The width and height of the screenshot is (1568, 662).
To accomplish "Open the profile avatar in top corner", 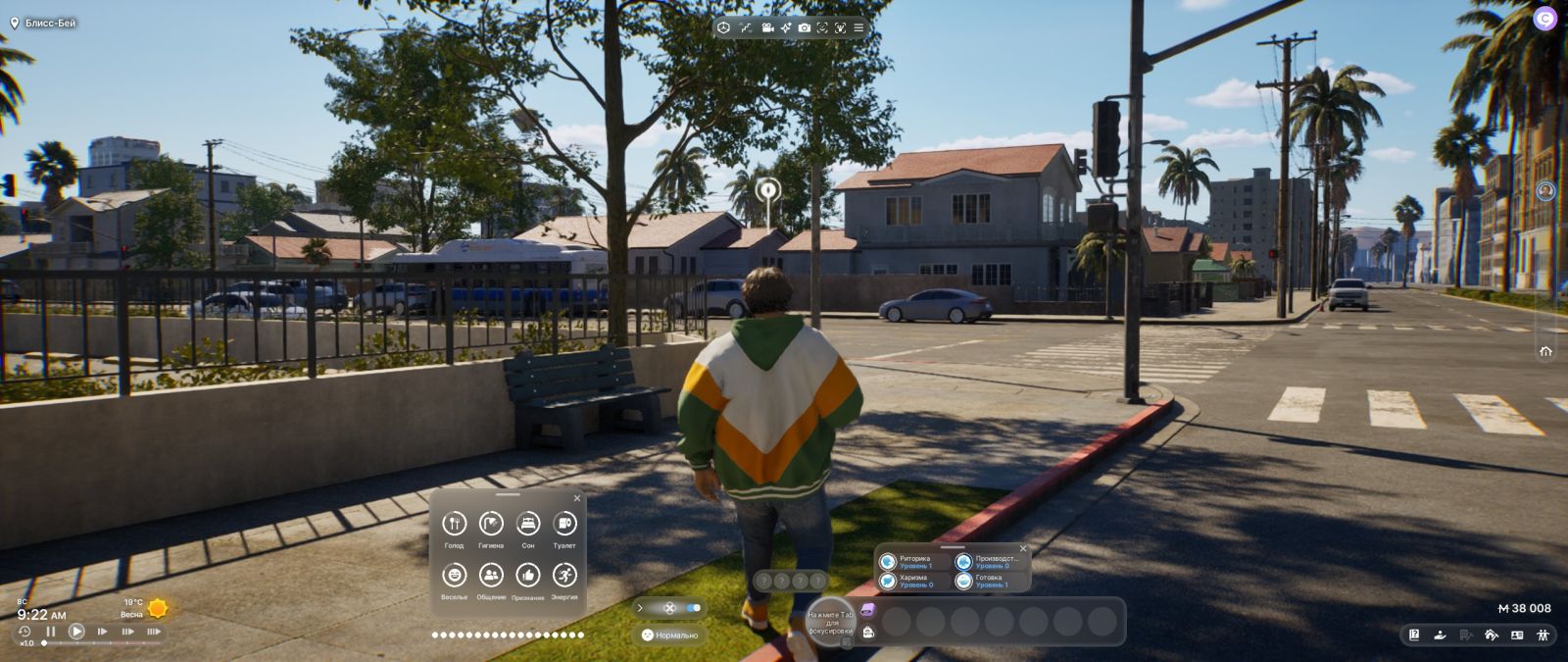I will [x=1544, y=19].
